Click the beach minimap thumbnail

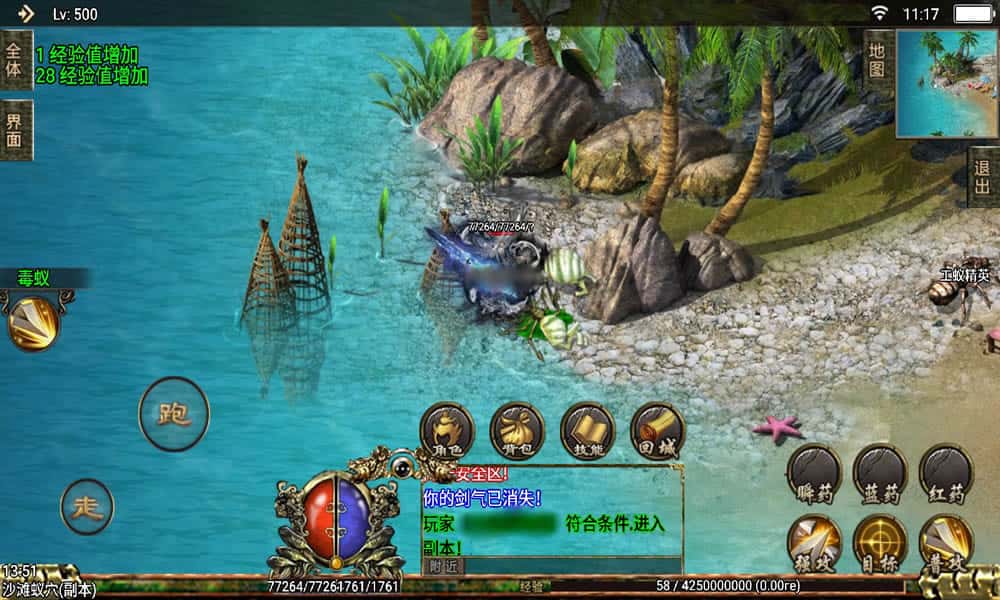(946, 82)
